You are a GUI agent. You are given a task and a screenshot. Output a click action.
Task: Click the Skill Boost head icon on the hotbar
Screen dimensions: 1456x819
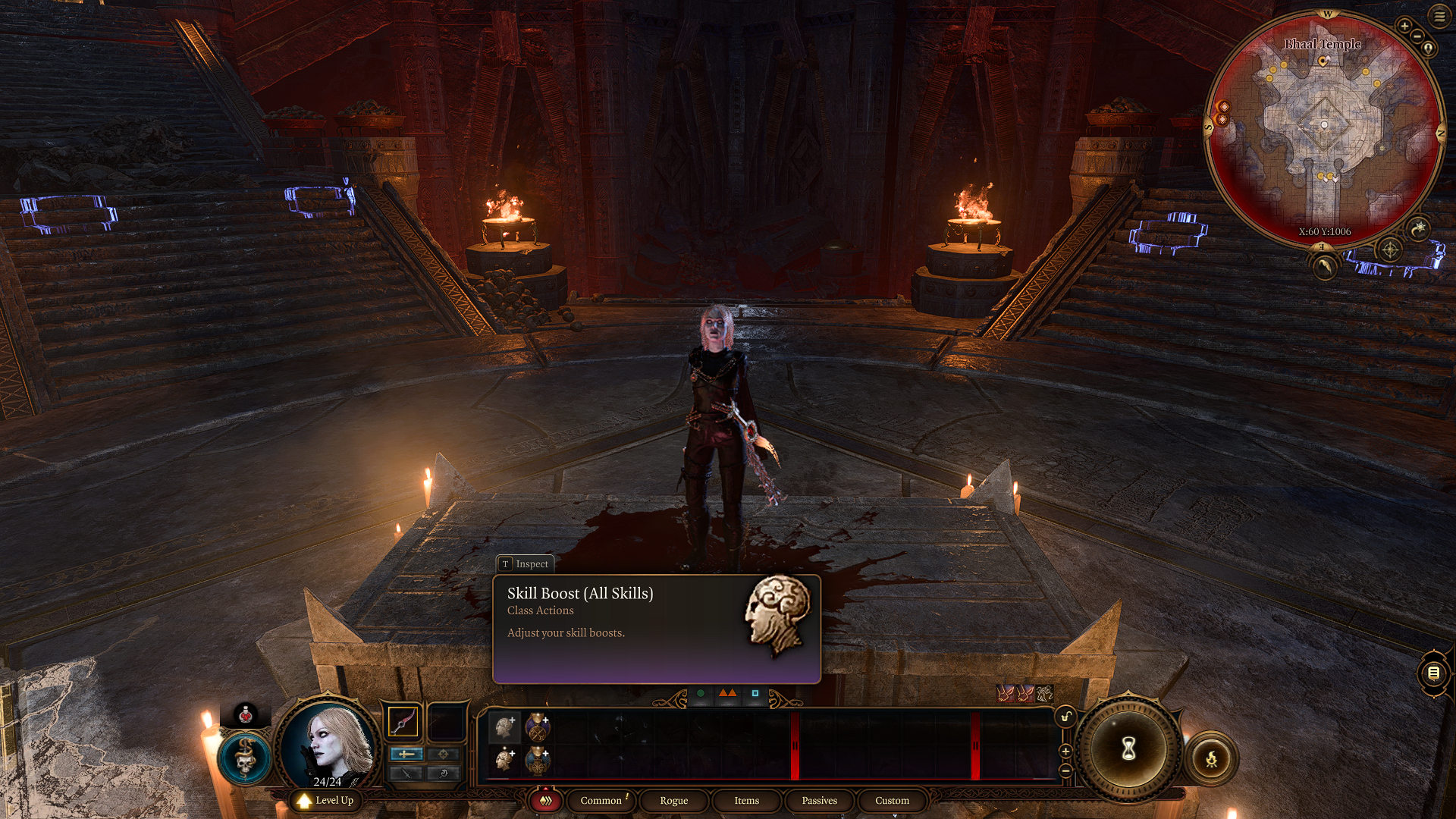click(505, 726)
